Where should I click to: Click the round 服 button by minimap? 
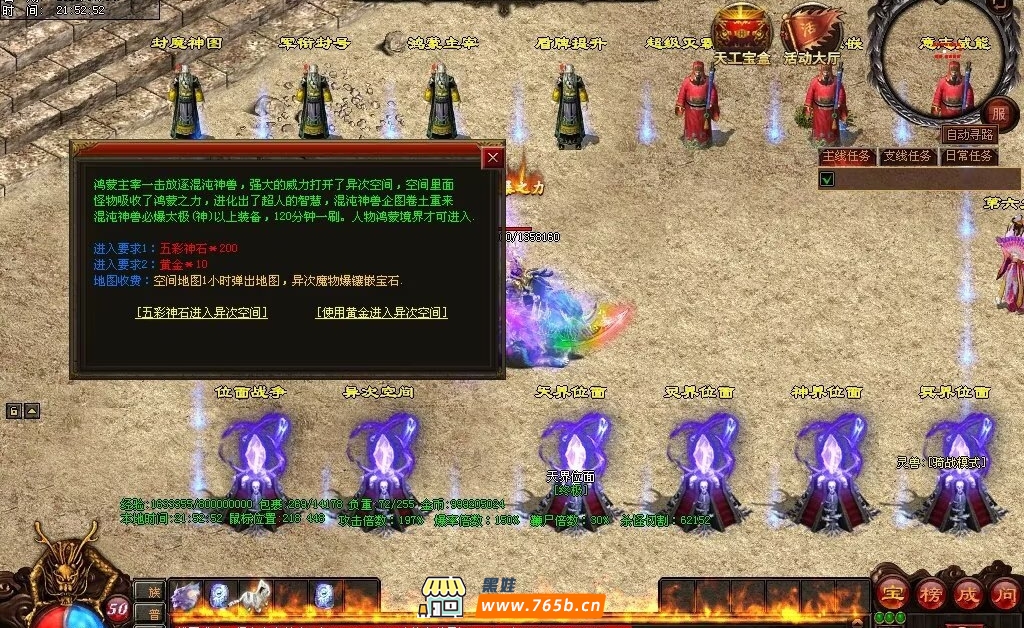coord(999,112)
